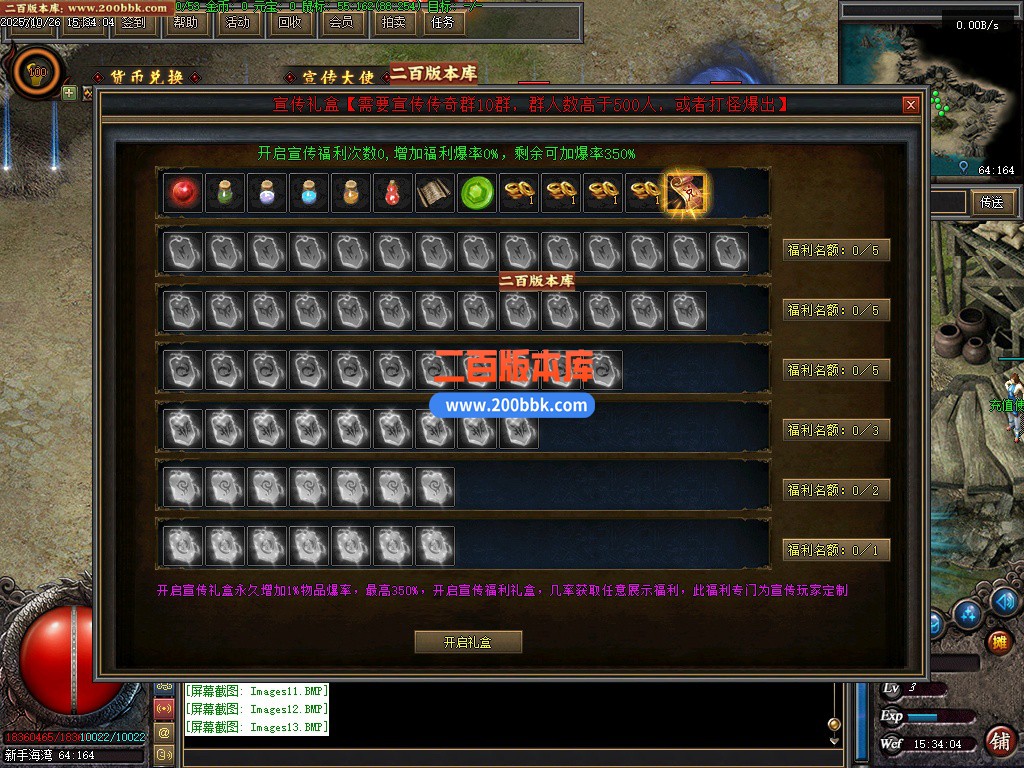Select the scroll book reward item
The height and width of the screenshot is (768, 1024).
point(435,193)
